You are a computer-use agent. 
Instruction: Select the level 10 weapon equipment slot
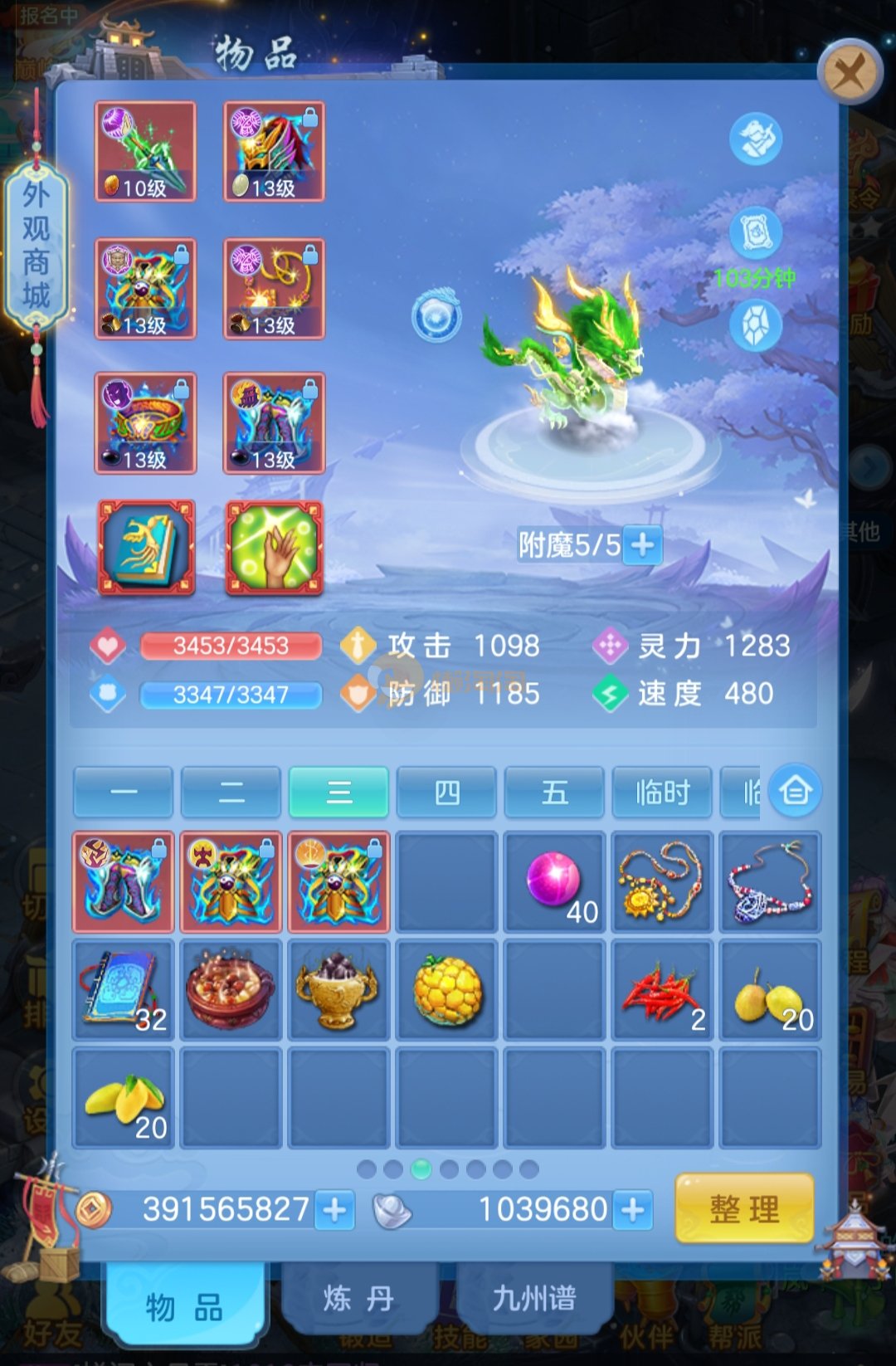click(145, 151)
